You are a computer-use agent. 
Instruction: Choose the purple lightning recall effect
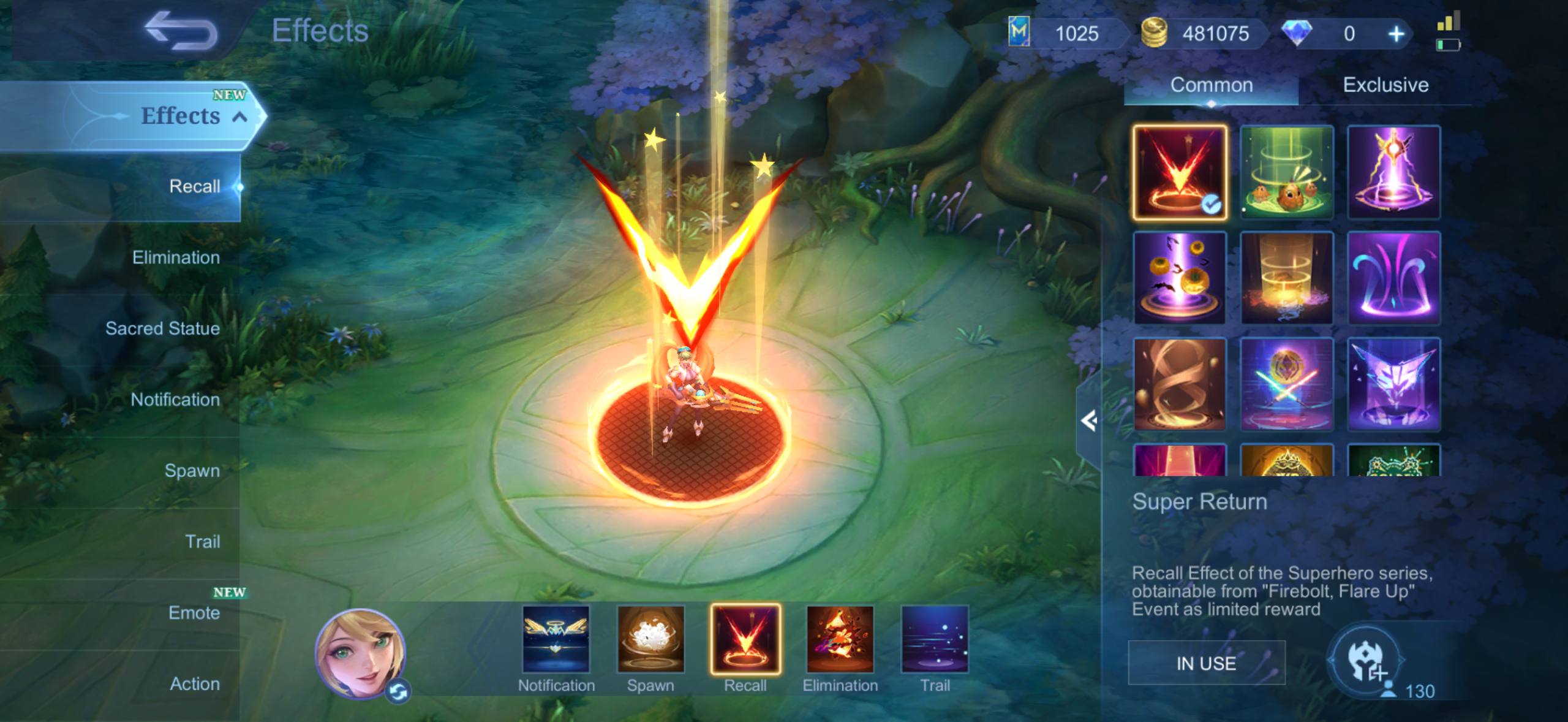click(1393, 172)
